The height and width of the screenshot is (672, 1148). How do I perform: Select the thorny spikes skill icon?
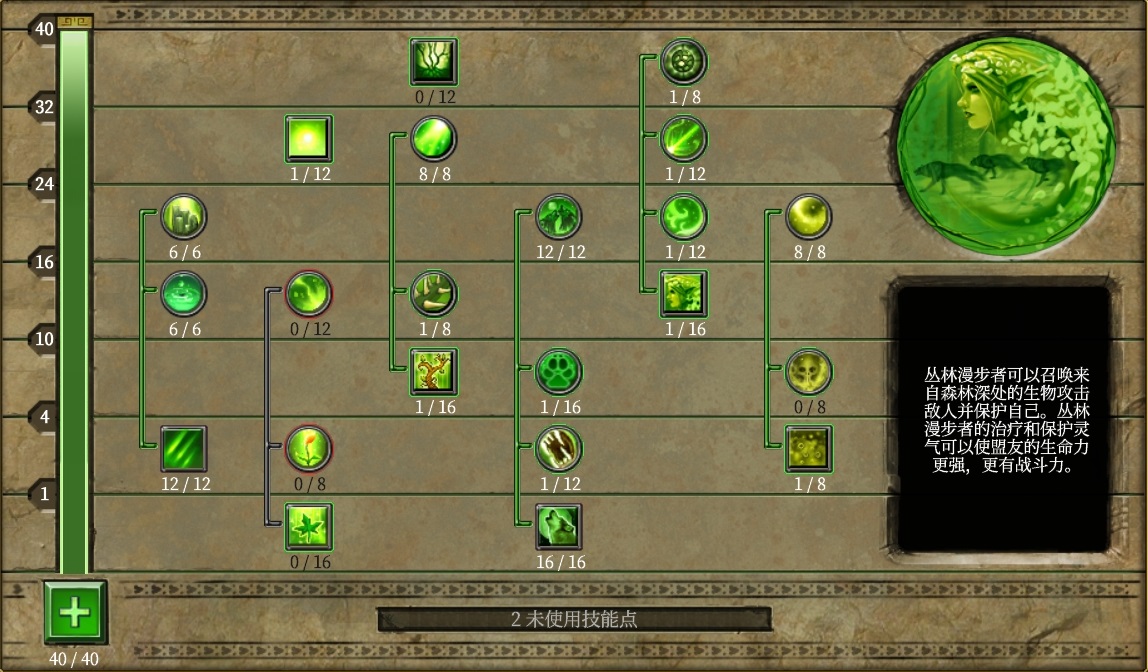coord(434,294)
